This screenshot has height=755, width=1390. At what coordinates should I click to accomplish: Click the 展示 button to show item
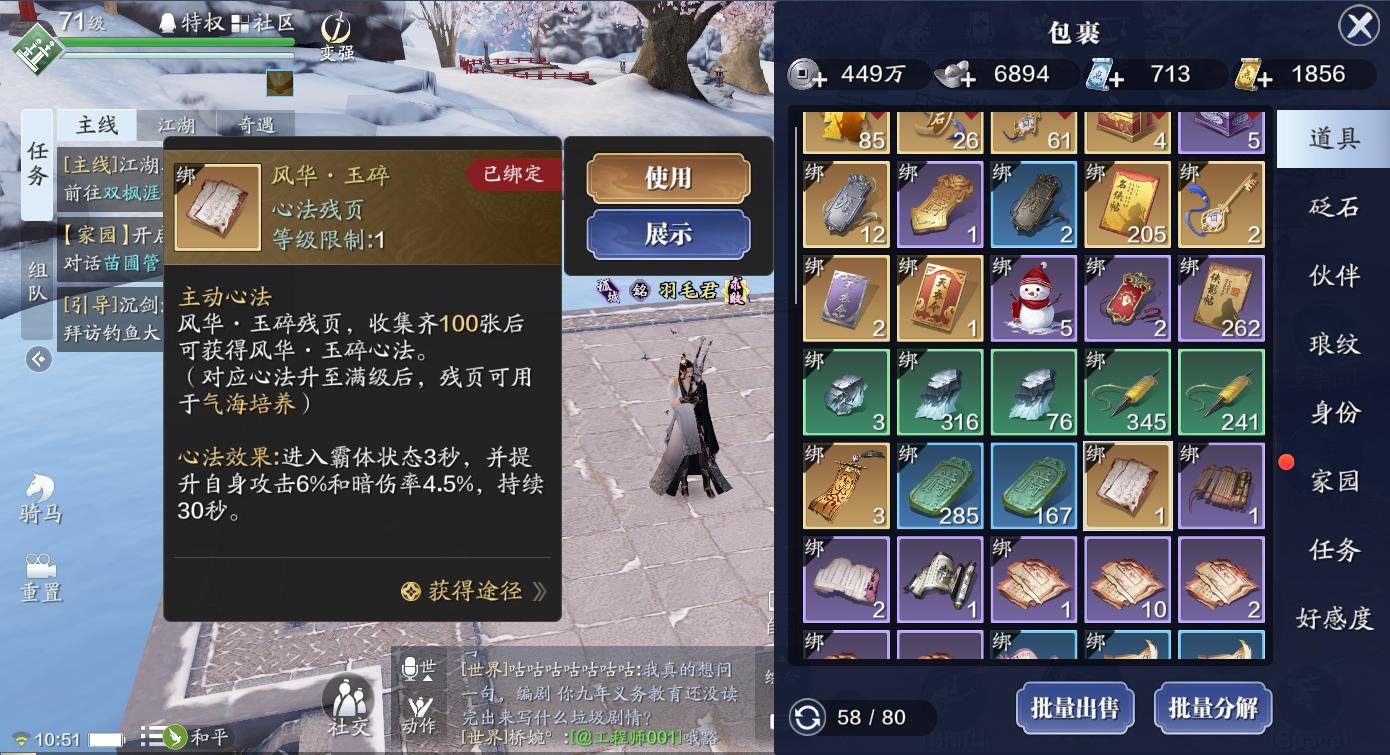point(668,234)
